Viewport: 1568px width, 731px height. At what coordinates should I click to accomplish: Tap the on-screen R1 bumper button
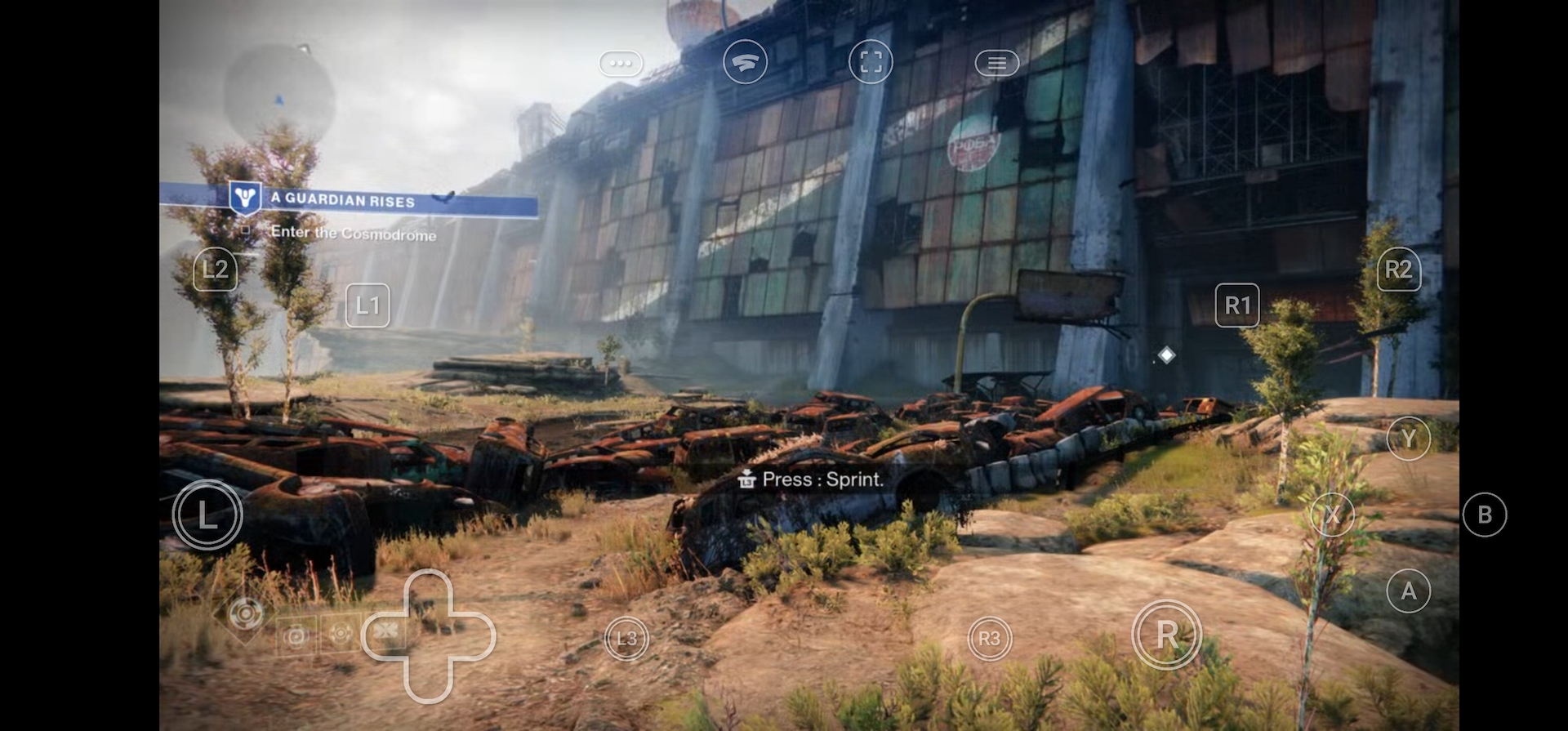point(1237,305)
